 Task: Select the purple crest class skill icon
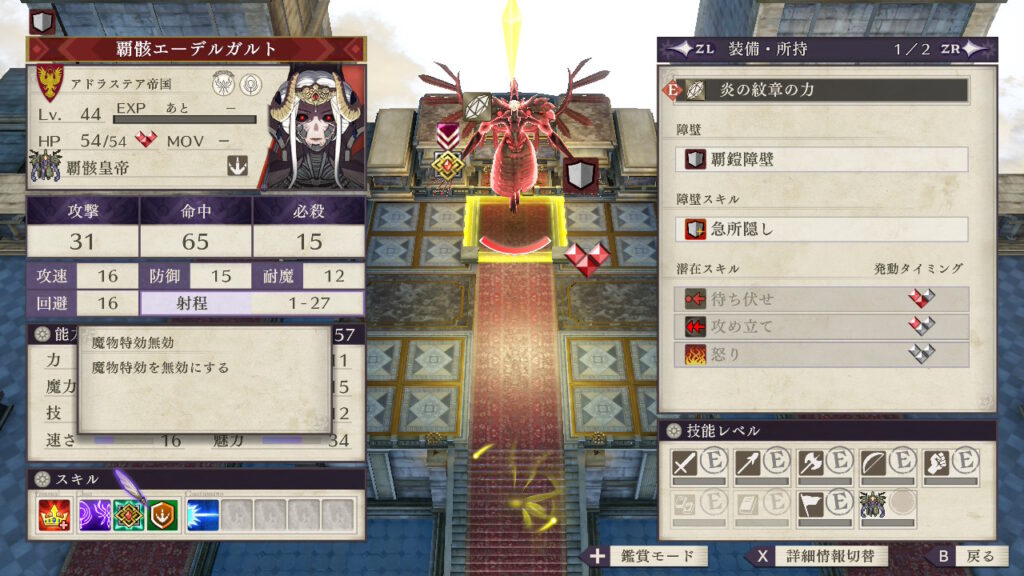tap(96, 514)
